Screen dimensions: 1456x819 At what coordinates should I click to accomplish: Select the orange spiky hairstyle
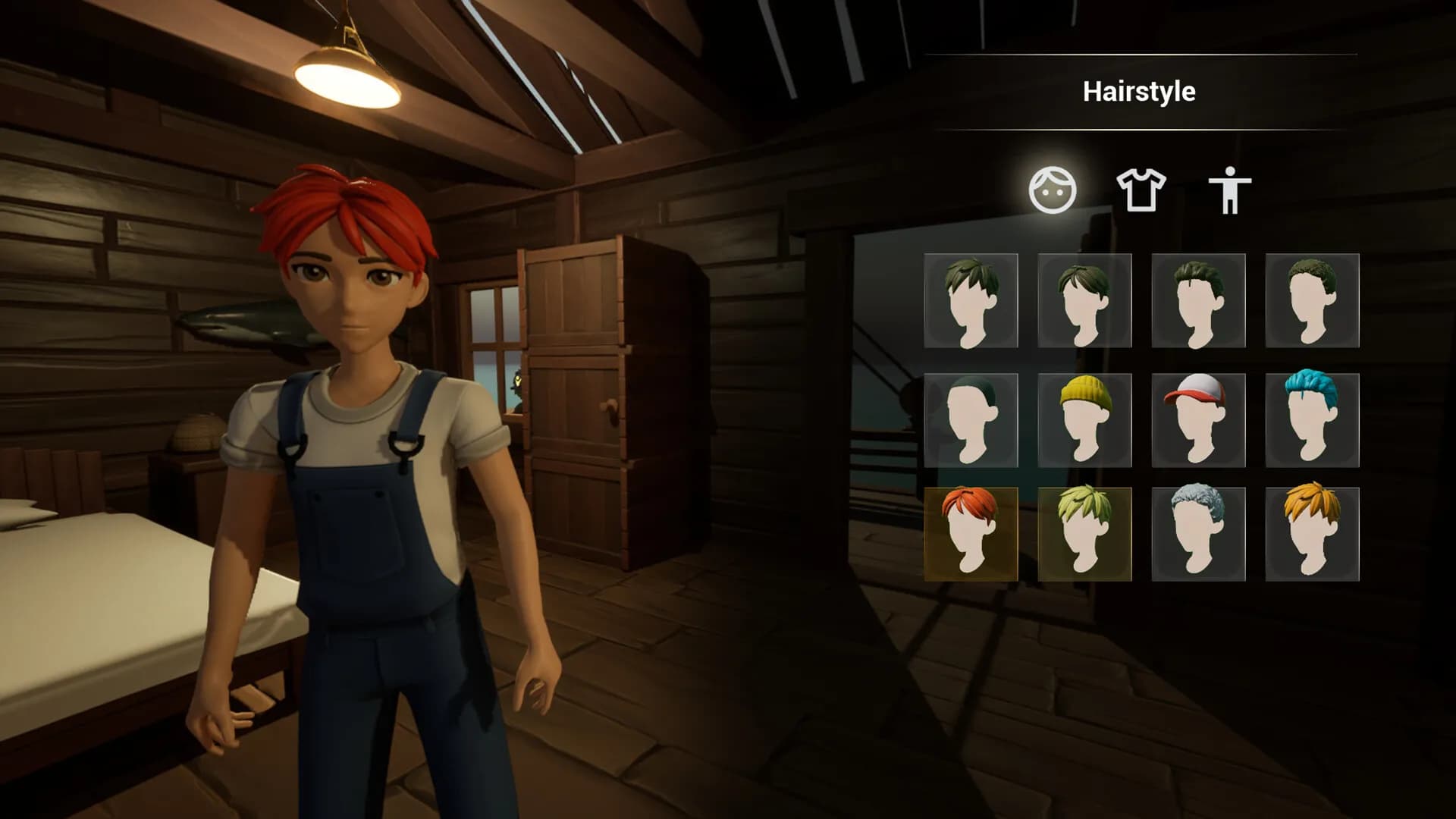click(x=1312, y=534)
